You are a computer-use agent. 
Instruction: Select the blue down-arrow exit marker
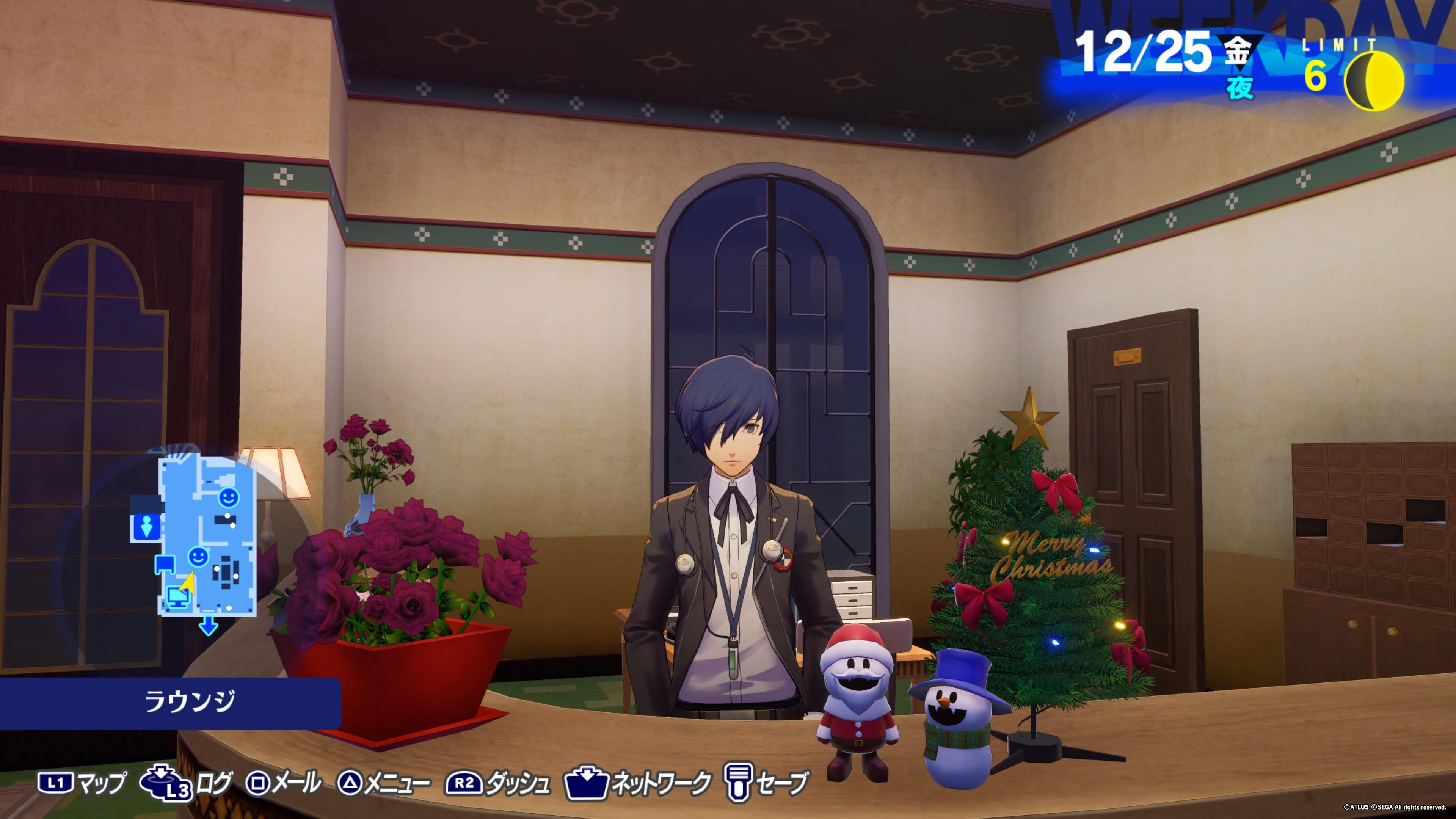point(209,626)
